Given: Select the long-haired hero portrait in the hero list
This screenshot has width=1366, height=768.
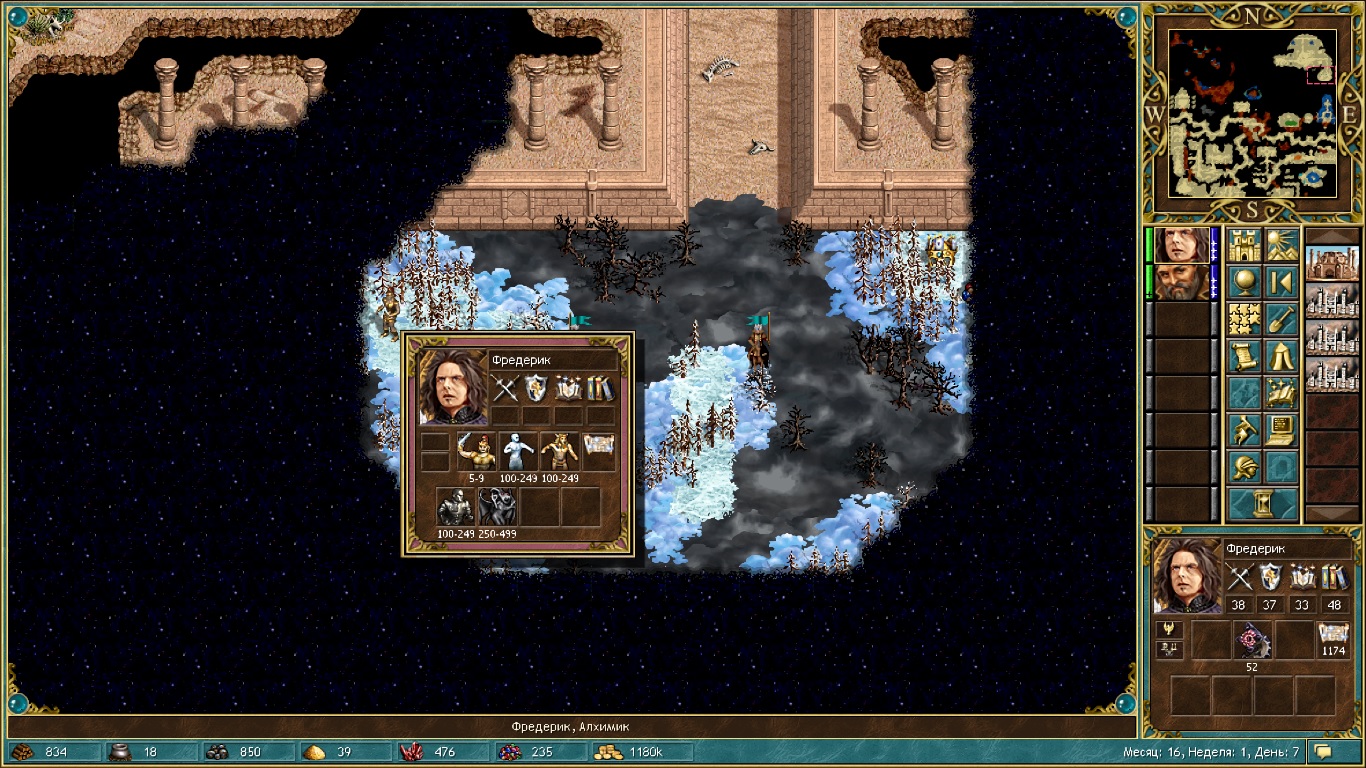Looking at the screenshot, I should tap(1181, 245).
